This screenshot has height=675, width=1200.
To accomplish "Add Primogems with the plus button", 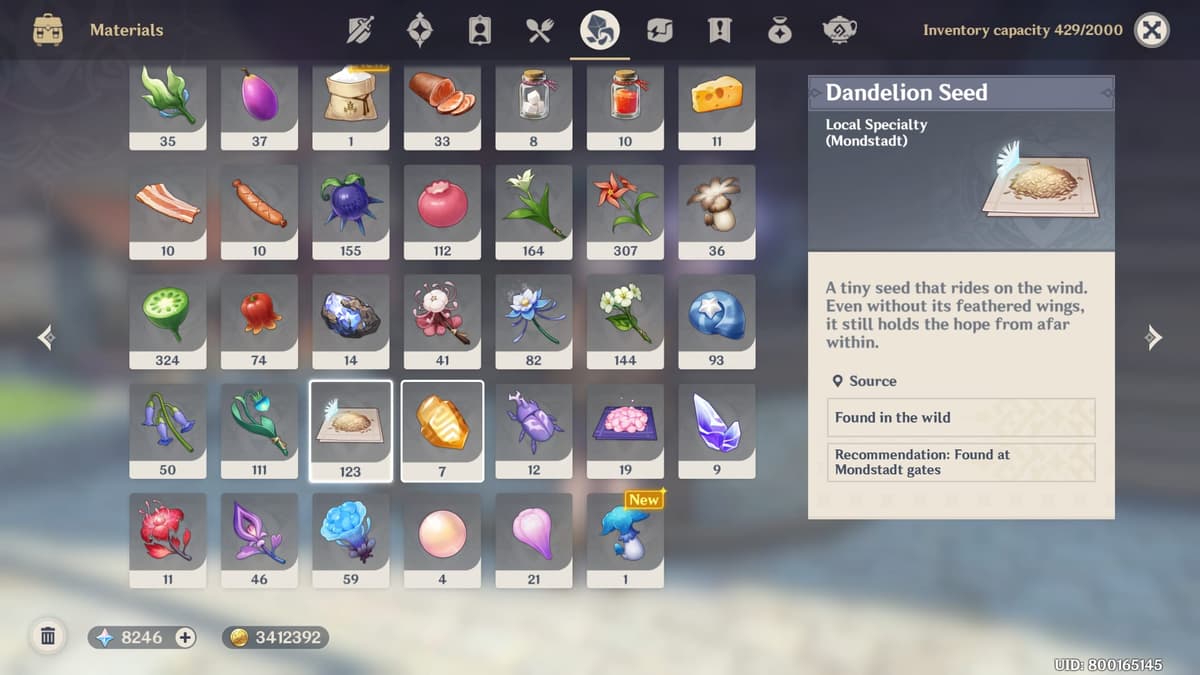I will pos(185,637).
